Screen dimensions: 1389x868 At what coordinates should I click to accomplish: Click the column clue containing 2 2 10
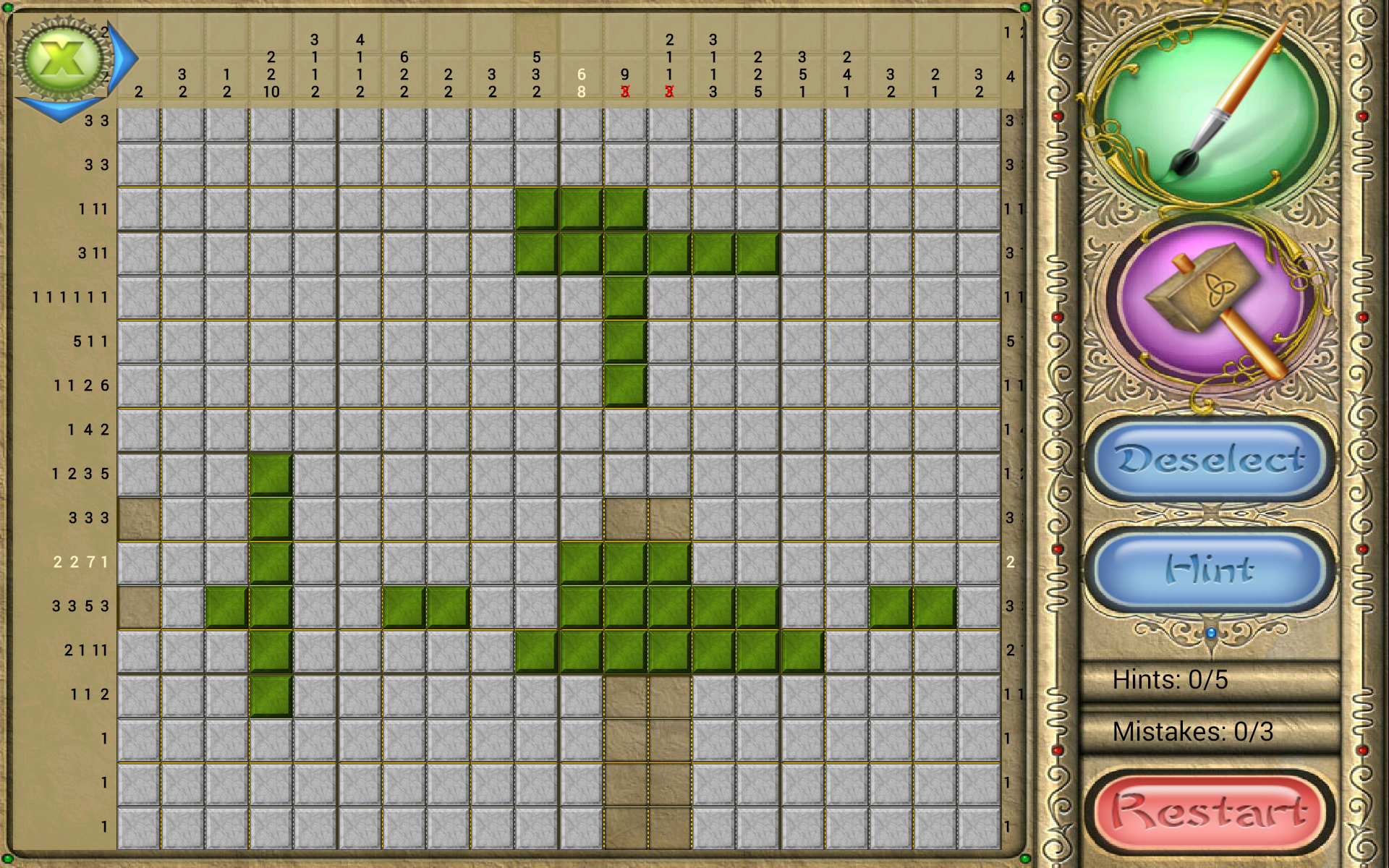coord(271,72)
